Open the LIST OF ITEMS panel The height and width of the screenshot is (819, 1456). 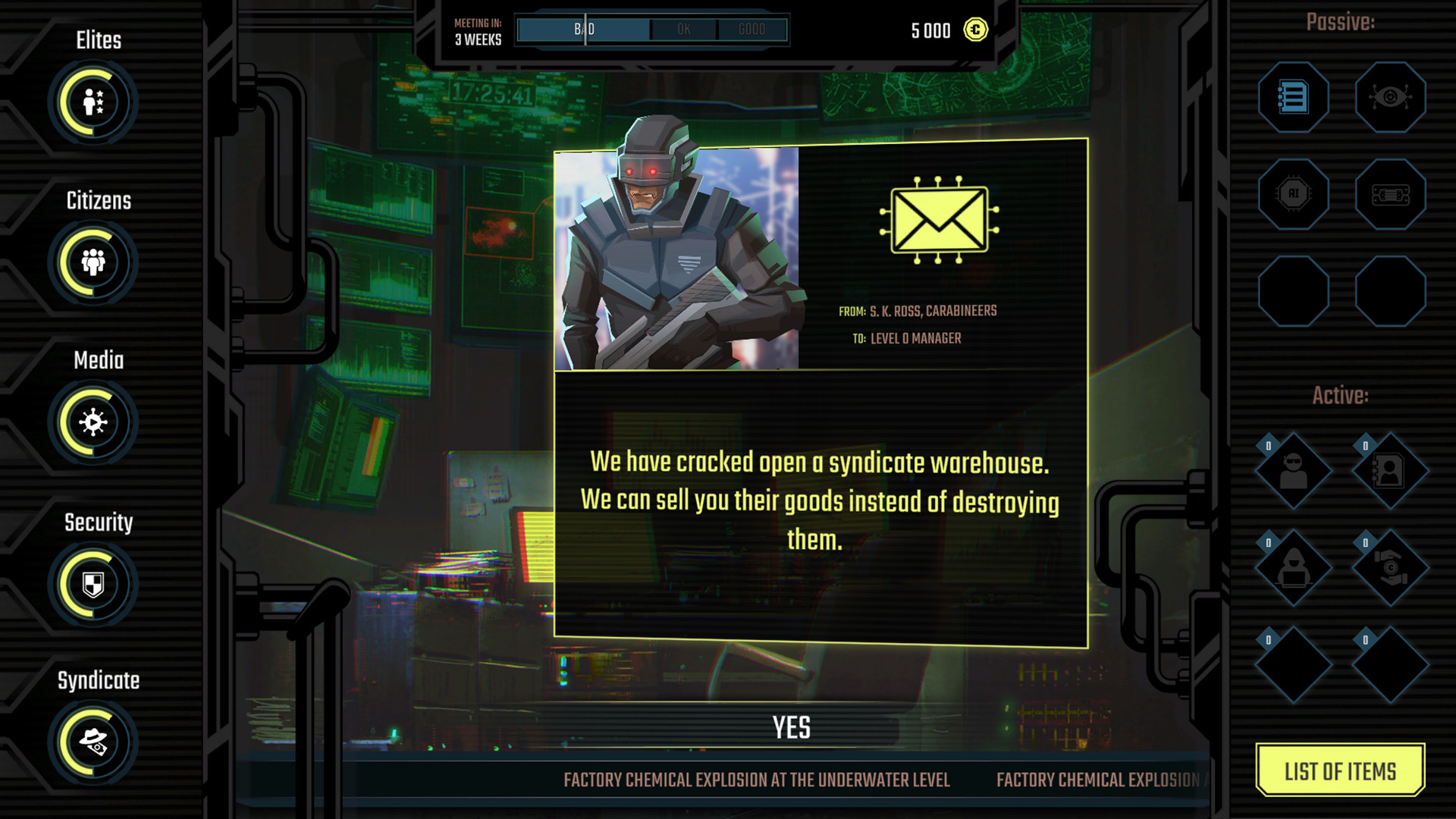(x=1341, y=771)
